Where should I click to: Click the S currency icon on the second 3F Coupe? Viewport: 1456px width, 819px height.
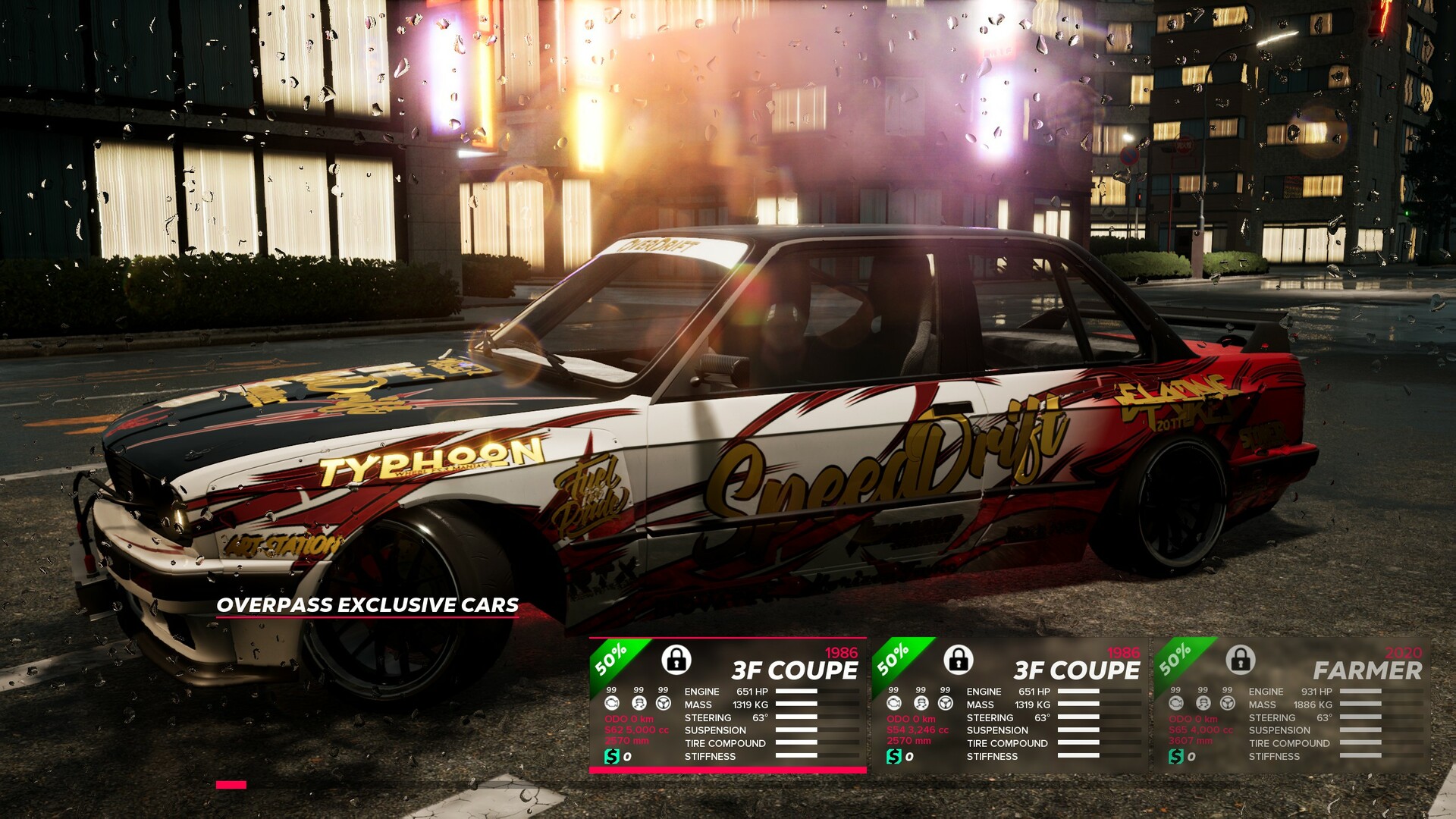click(893, 756)
